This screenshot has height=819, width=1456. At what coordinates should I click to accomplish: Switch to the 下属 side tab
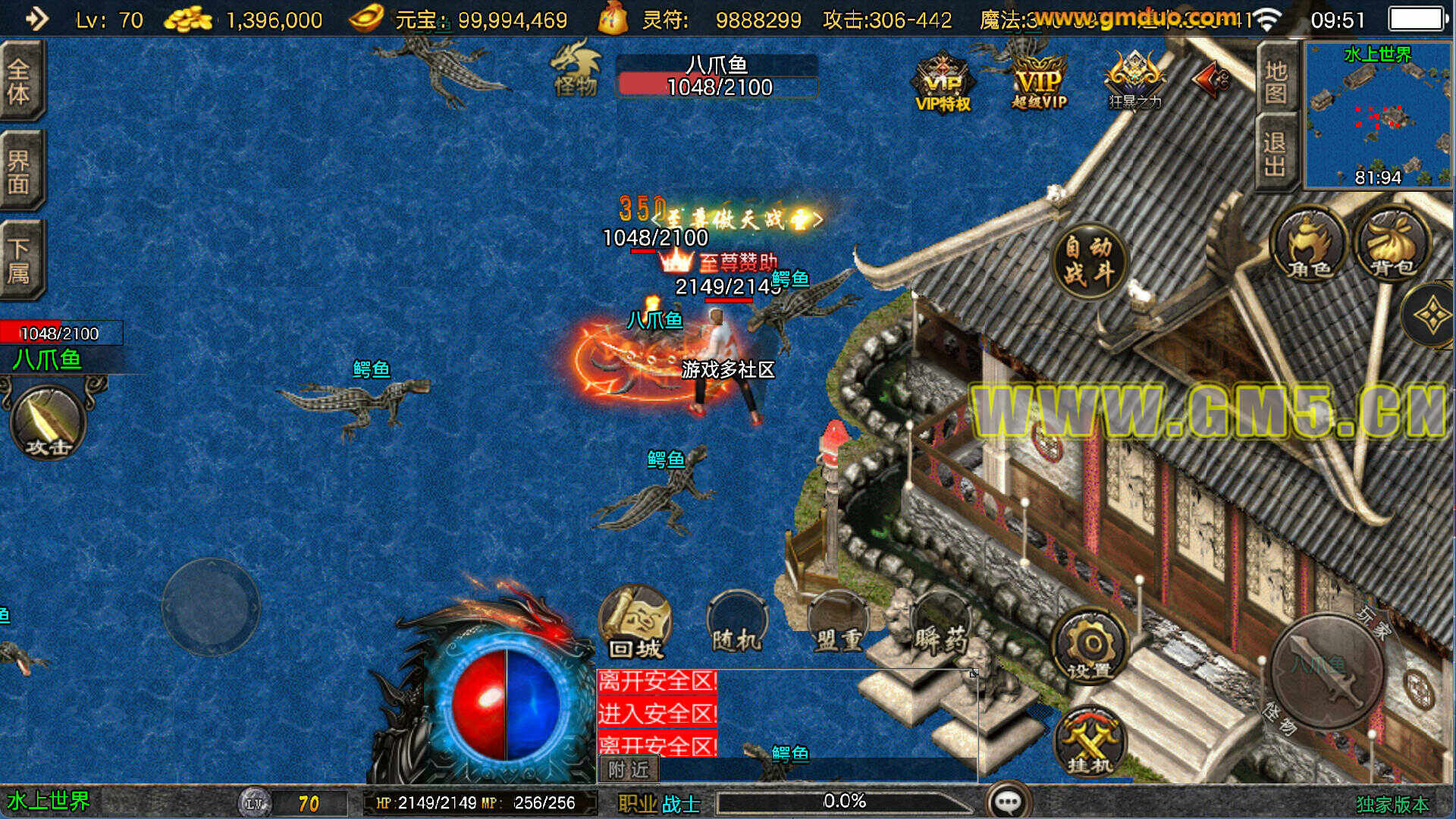click(x=20, y=259)
